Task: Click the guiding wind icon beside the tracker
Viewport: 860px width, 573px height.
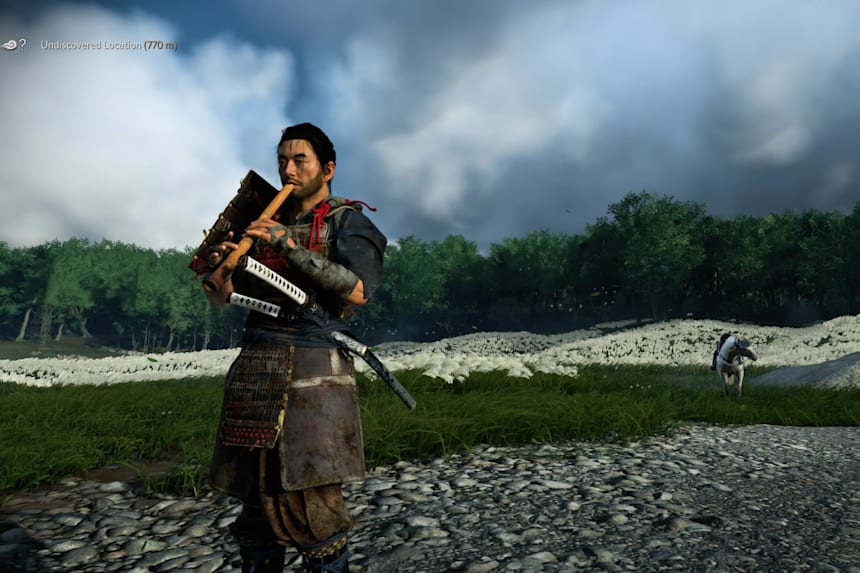Action: click(13, 45)
